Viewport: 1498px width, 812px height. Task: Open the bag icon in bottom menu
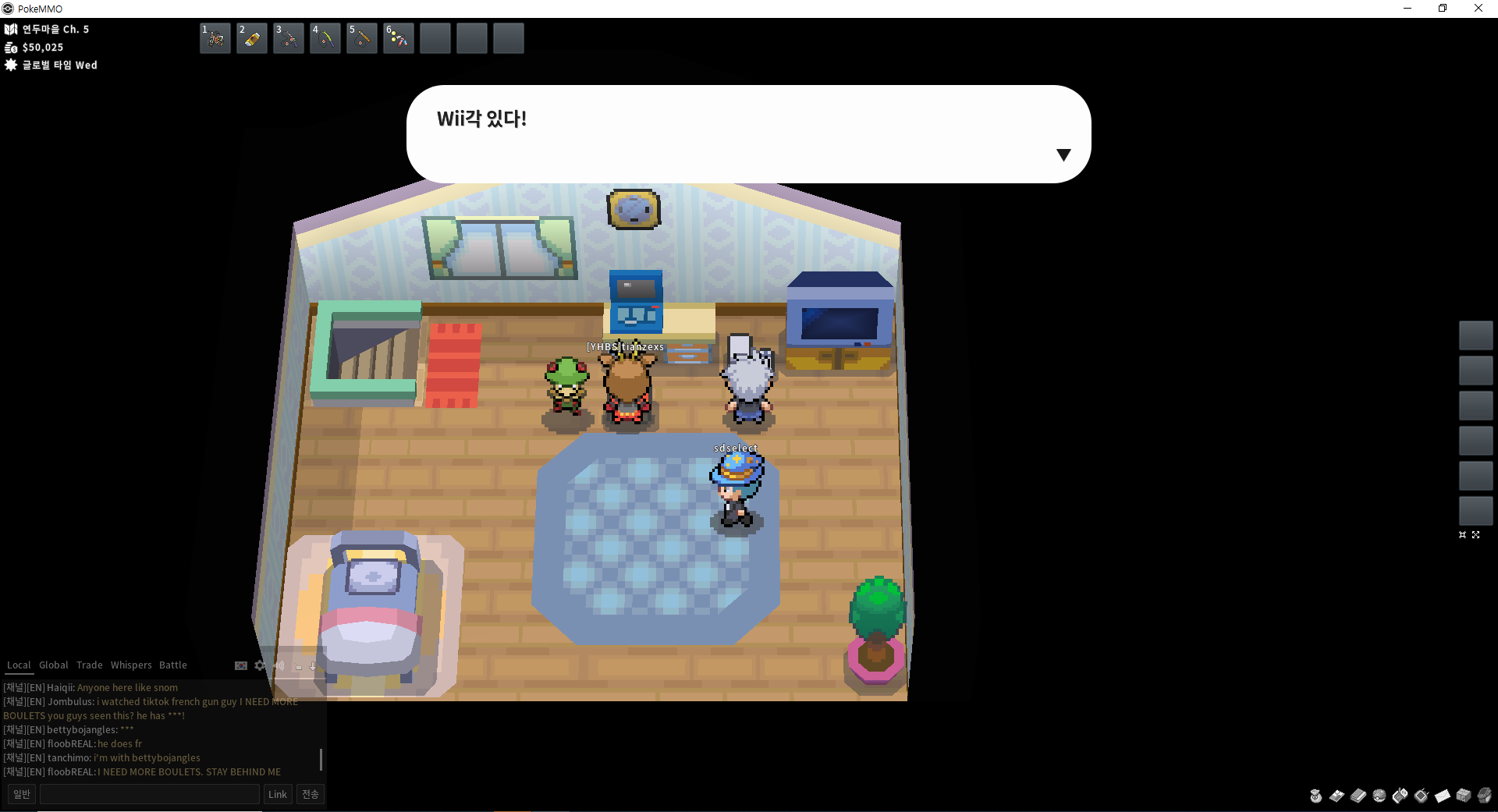[1316, 796]
